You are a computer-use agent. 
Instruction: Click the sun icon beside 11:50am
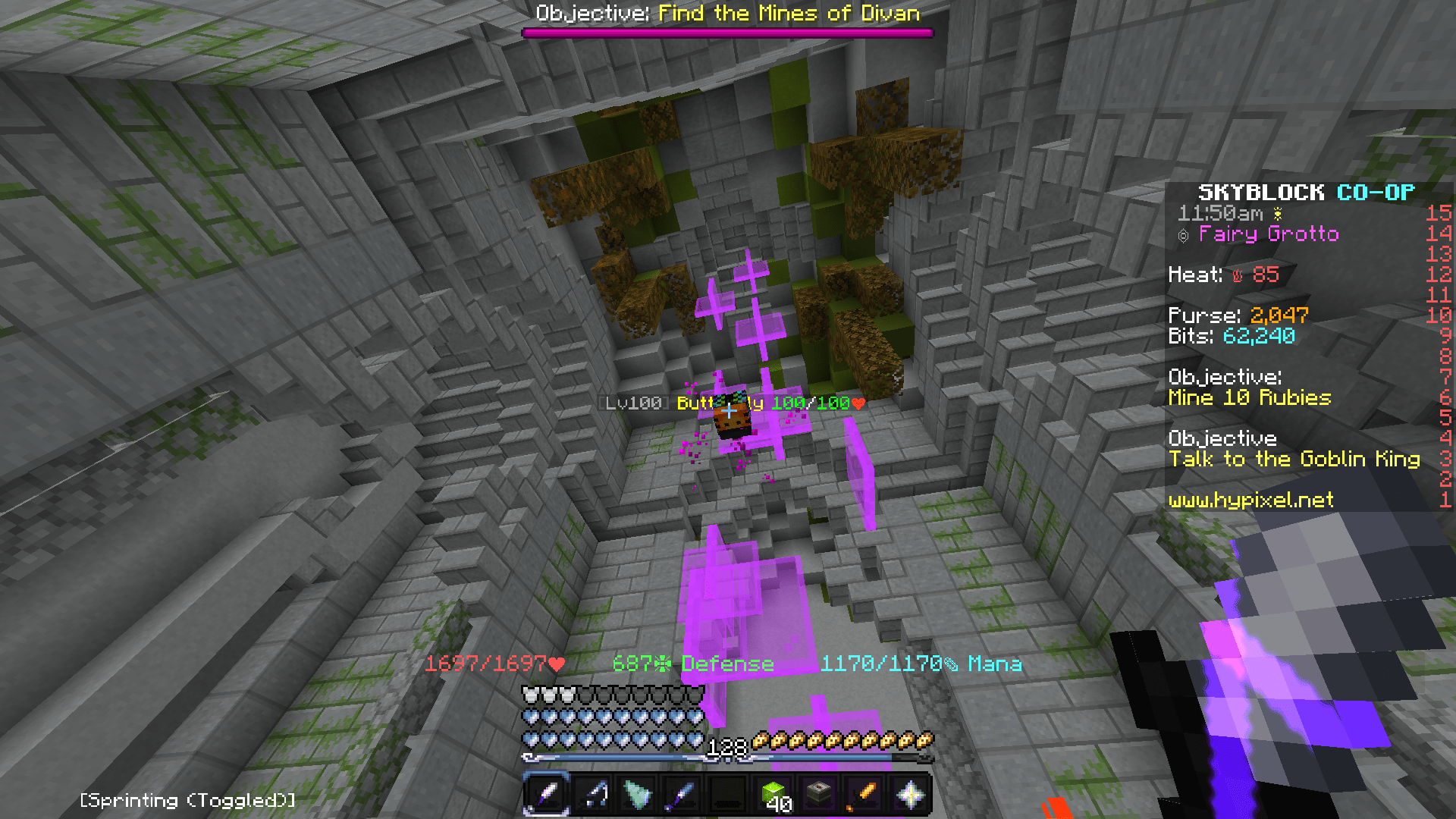1276,214
